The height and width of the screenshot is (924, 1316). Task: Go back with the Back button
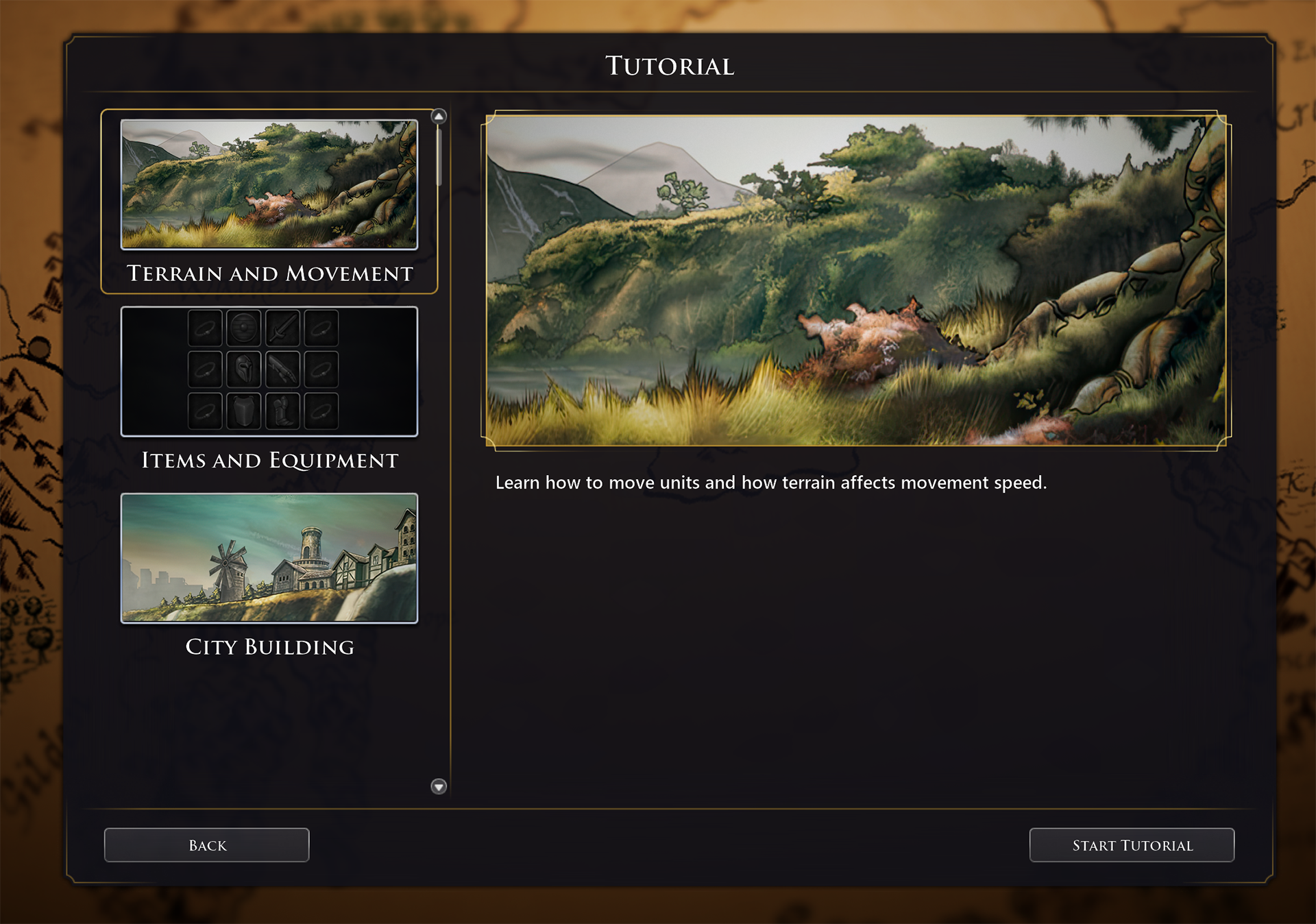click(x=206, y=845)
